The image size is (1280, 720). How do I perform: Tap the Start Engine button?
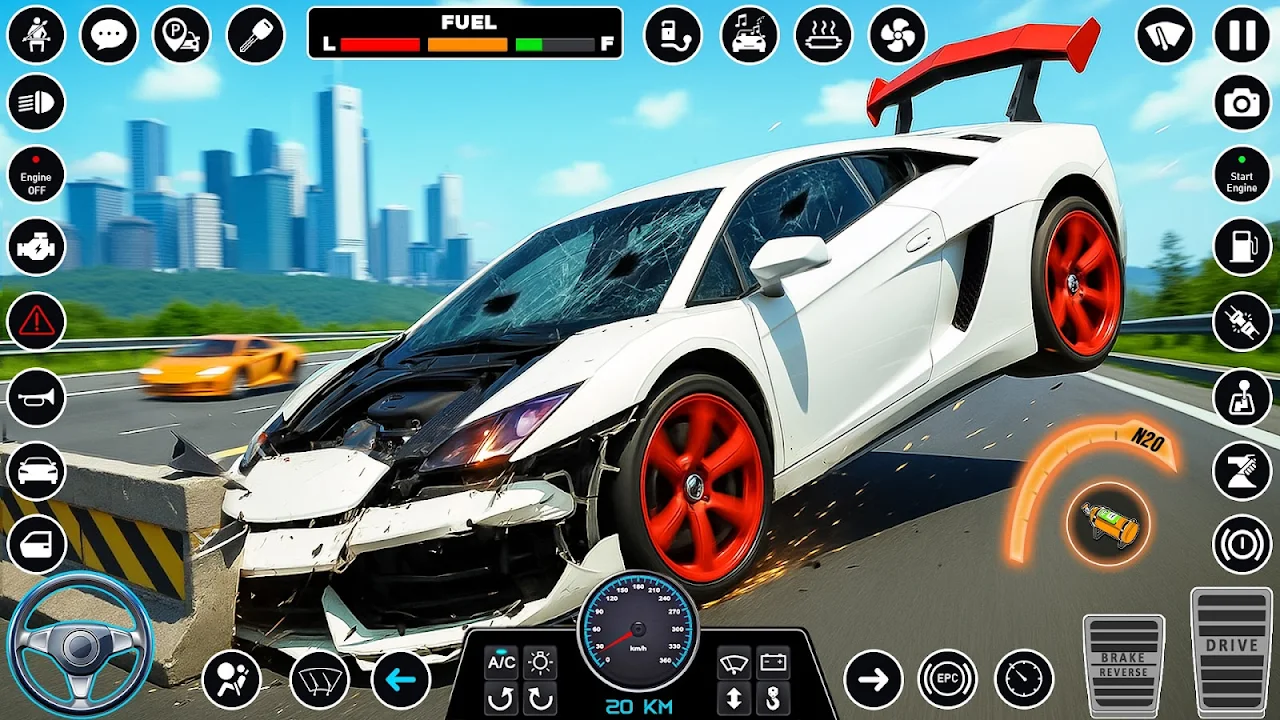pos(1242,174)
